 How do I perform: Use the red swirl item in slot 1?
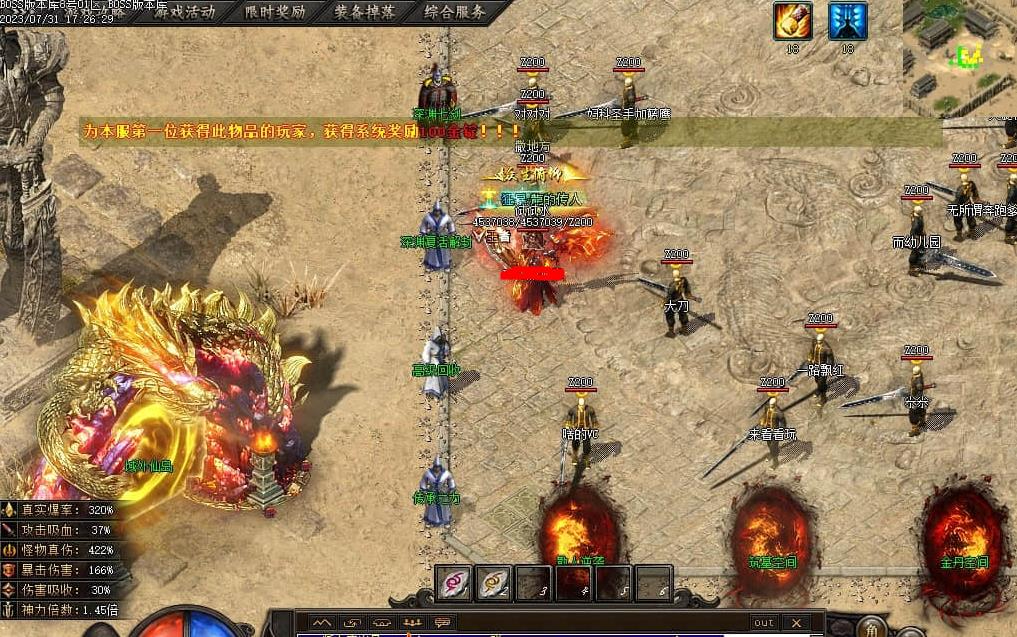point(453,583)
